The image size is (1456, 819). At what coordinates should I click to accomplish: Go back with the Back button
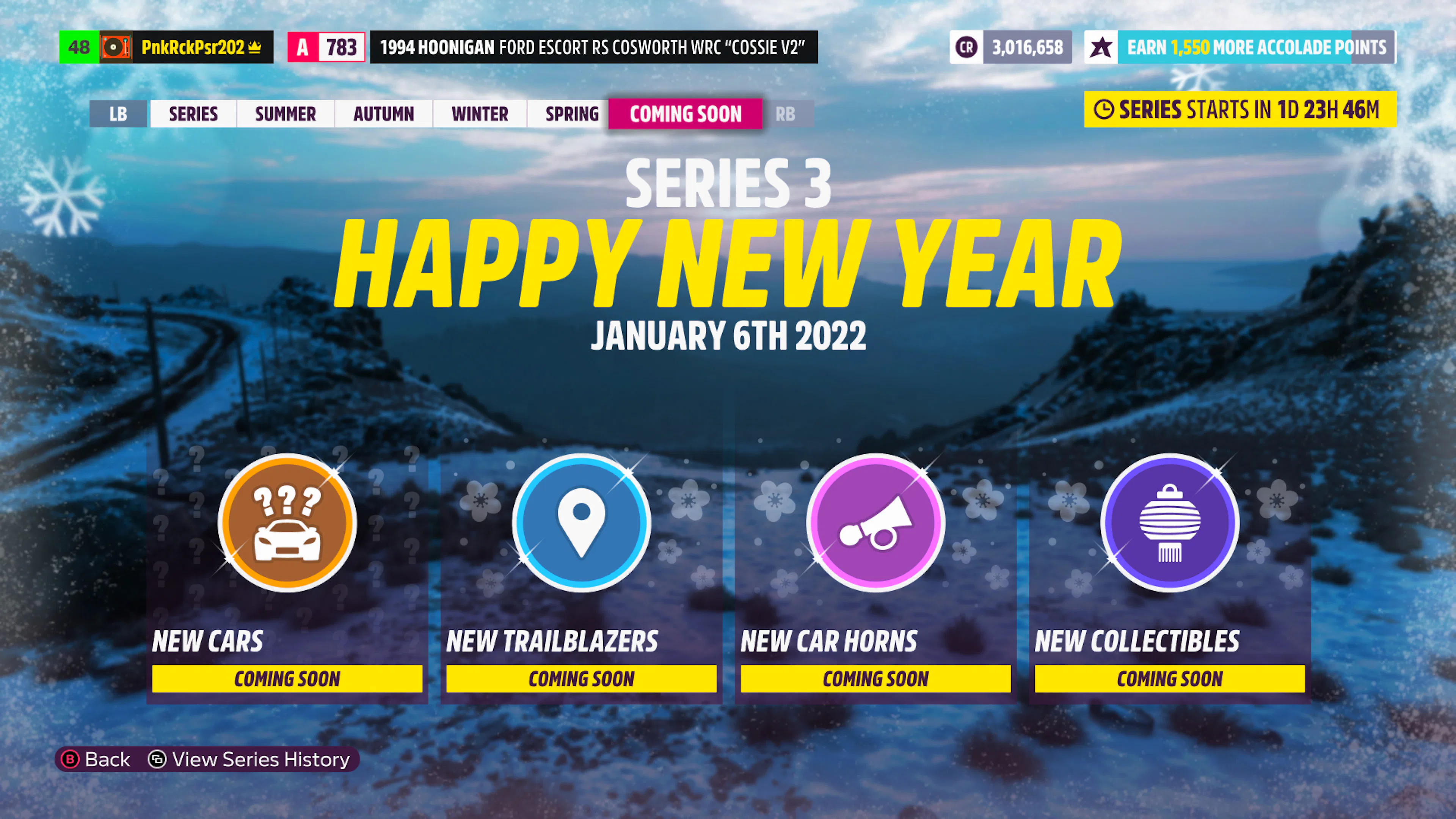tap(96, 759)
